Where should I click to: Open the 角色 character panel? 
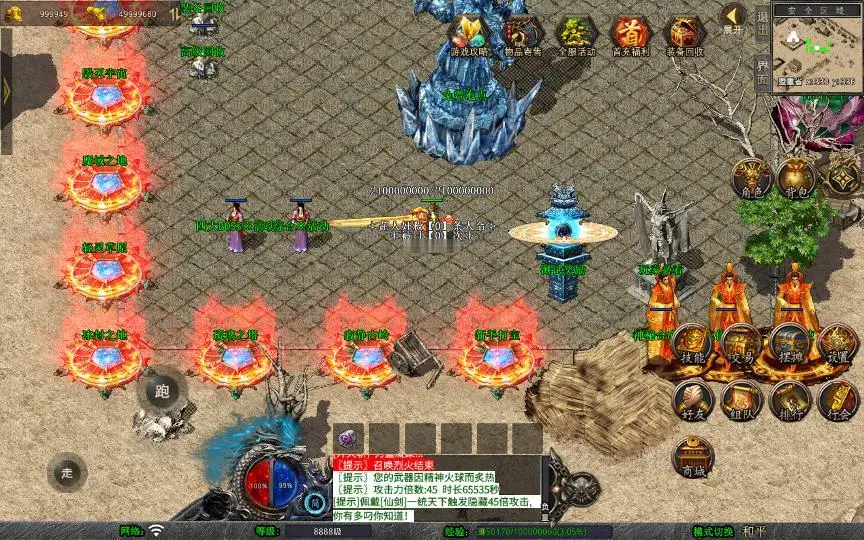752,179
